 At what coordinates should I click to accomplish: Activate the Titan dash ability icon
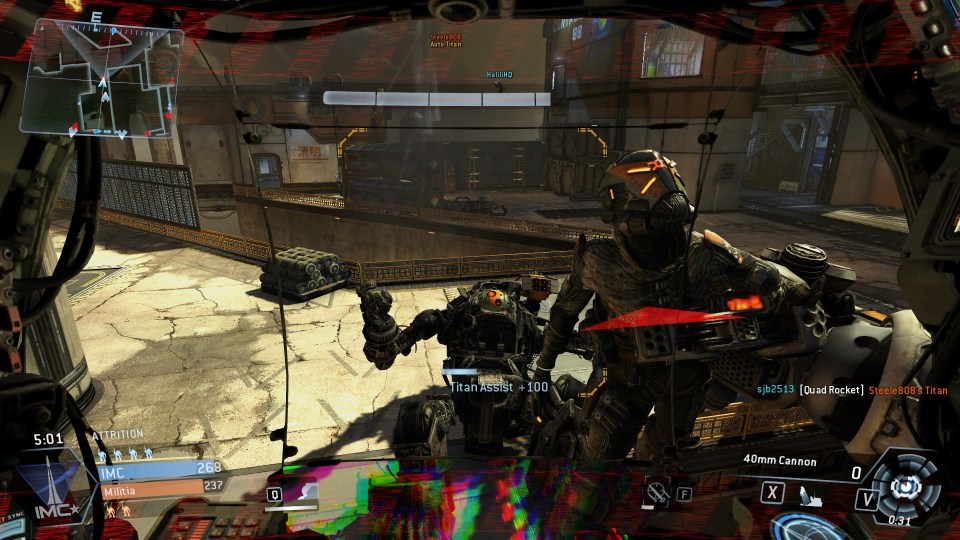[x=308, y=492]
